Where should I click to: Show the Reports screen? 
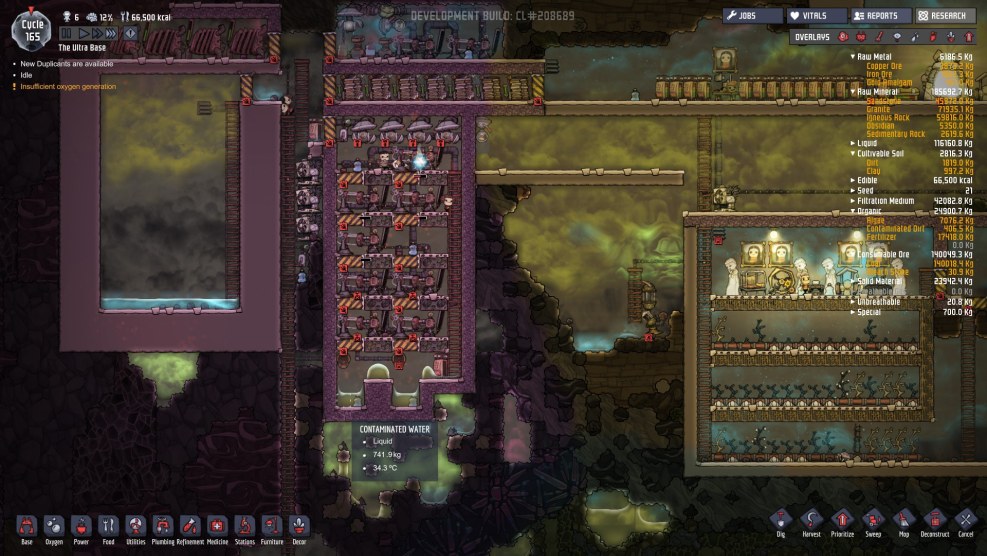click(x=880, y=16)
